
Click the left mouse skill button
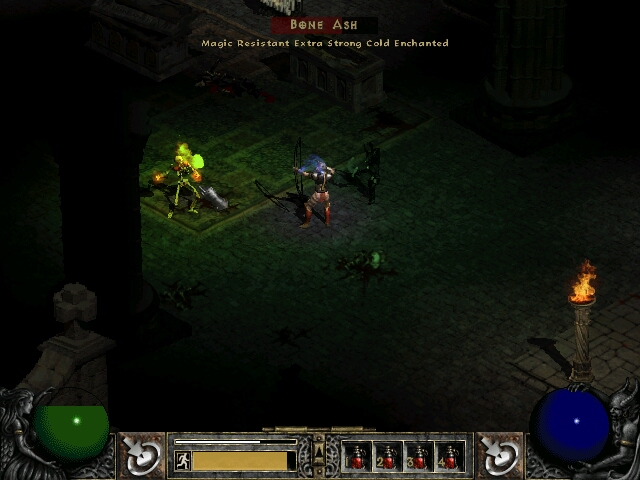click(141, 455)
